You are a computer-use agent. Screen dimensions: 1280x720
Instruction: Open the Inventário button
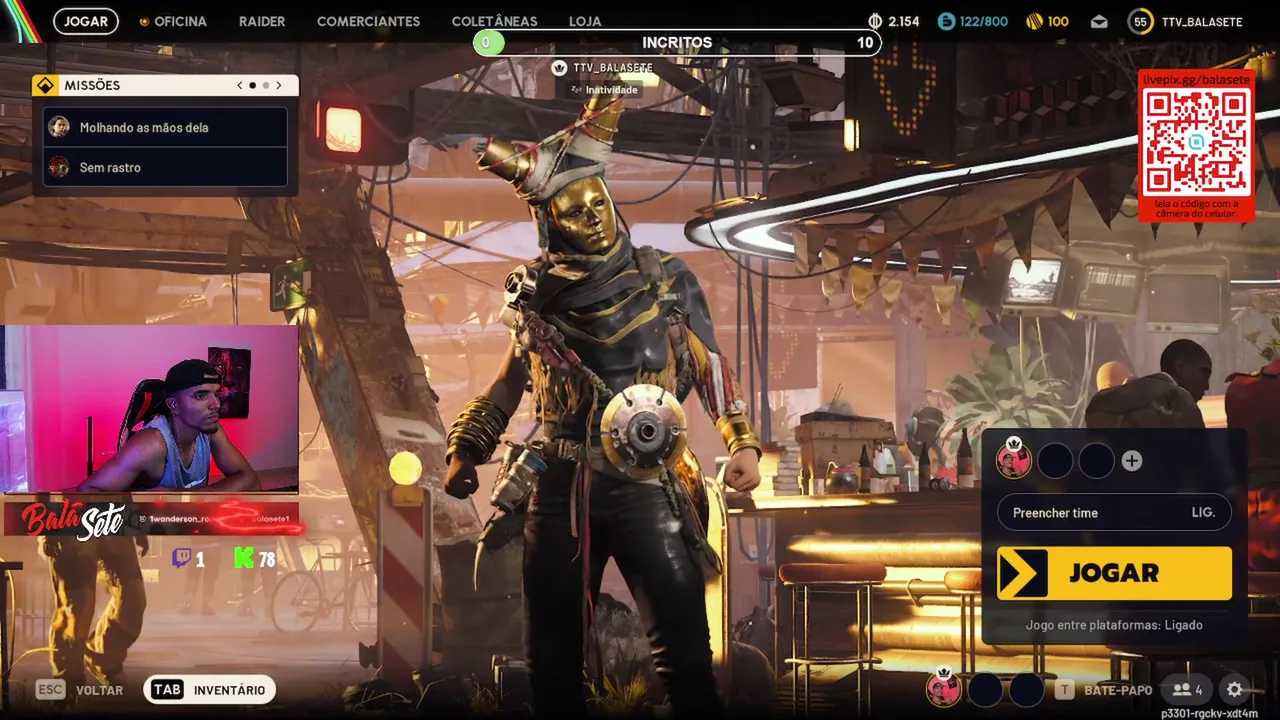pos(210,690)
